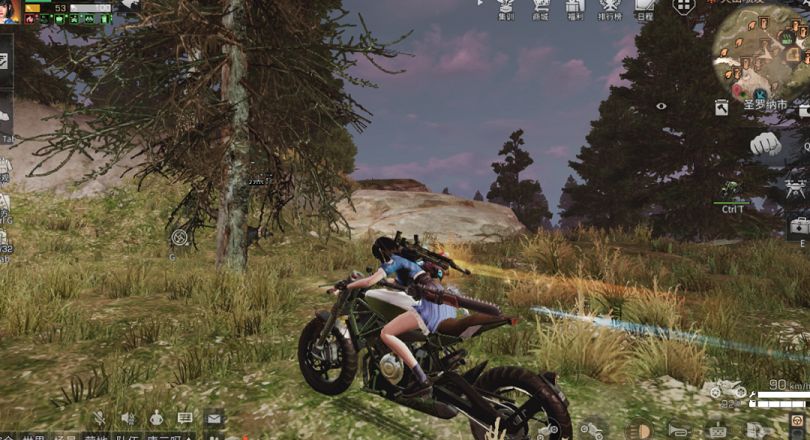Open the 日程 schedule menu
The image size is (810, 440).
click(x=644, y=9)
